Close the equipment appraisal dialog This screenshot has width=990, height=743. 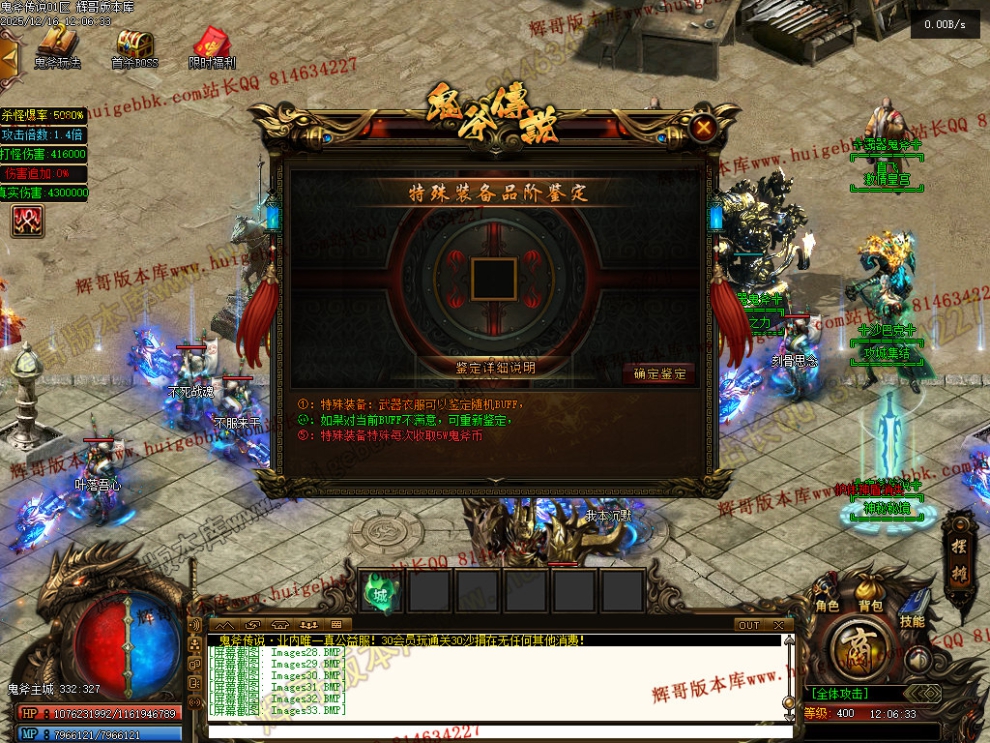point(704,127)
